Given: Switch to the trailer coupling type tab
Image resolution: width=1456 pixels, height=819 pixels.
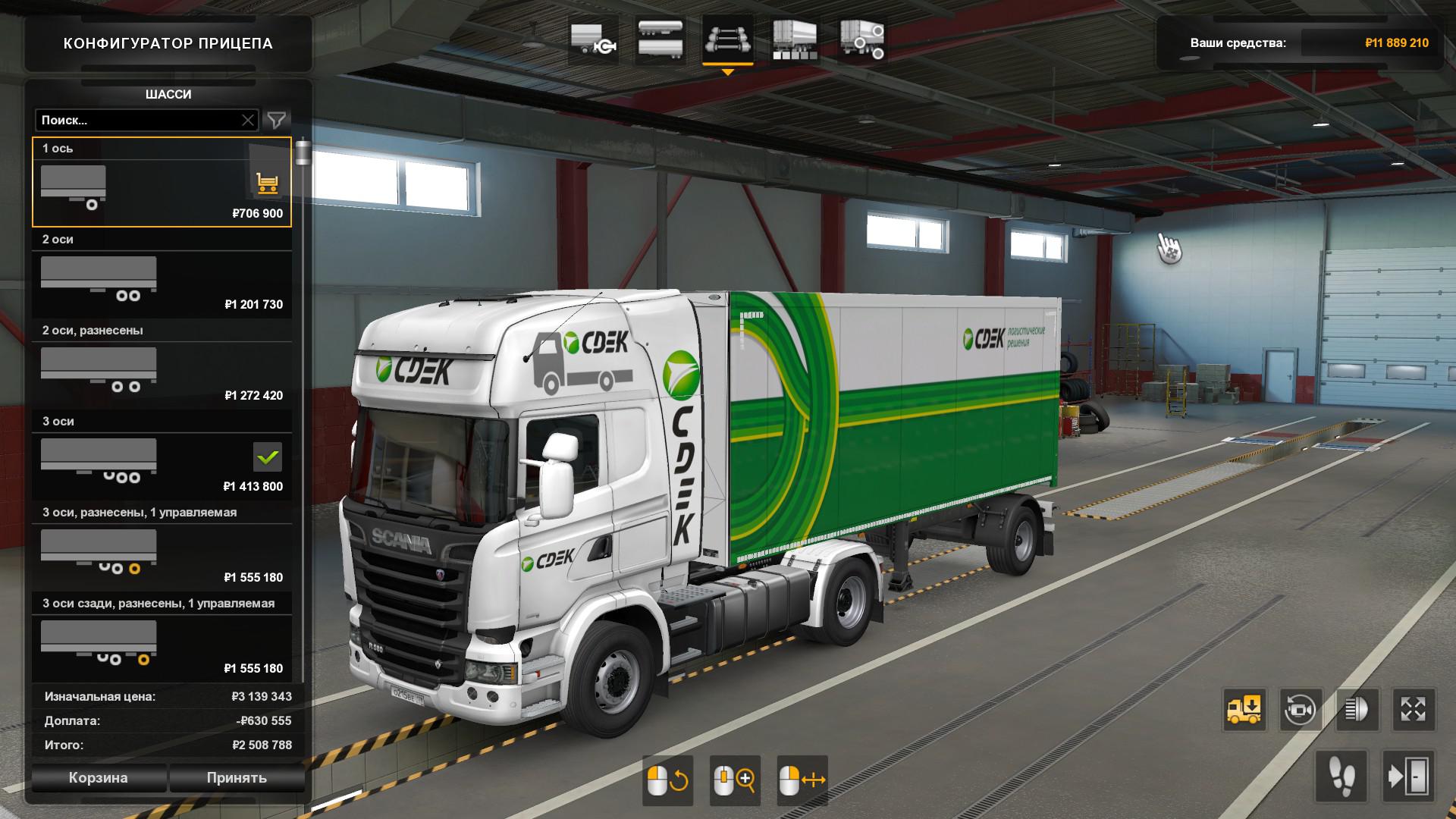Looking at the screenshot, I should 592,40.
